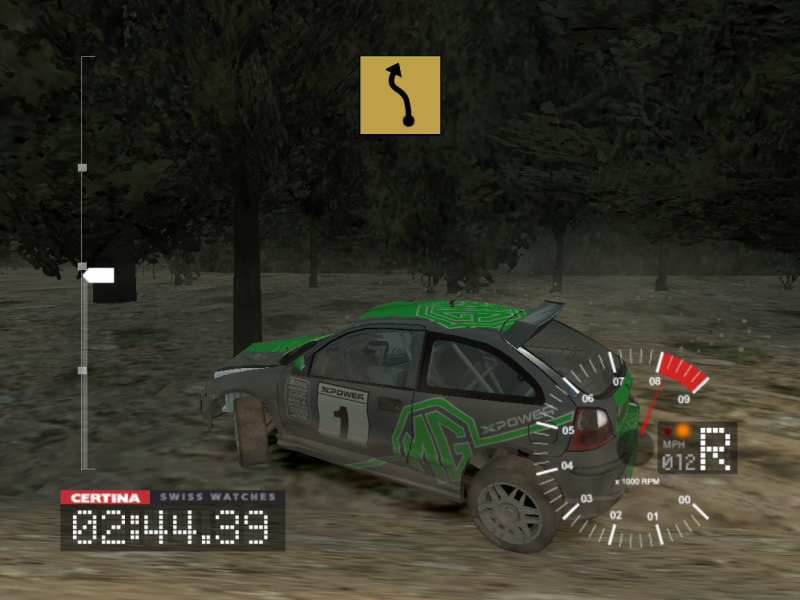Select the white position marker on stage progress bar
This screenshot has height=600, width=800.
tap(99, 275)
